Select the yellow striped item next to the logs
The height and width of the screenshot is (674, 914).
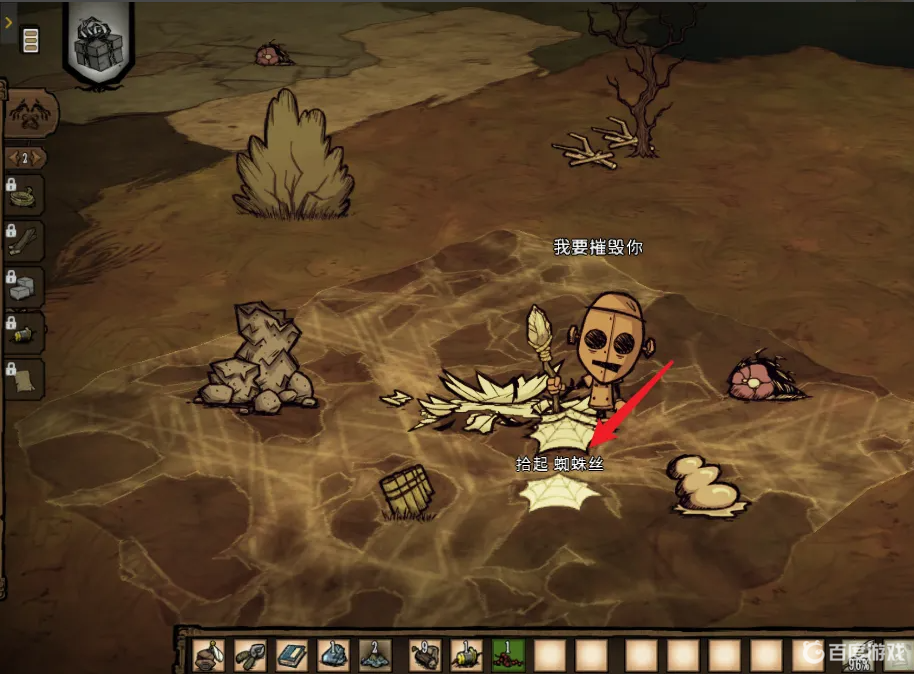coord(466,655)
